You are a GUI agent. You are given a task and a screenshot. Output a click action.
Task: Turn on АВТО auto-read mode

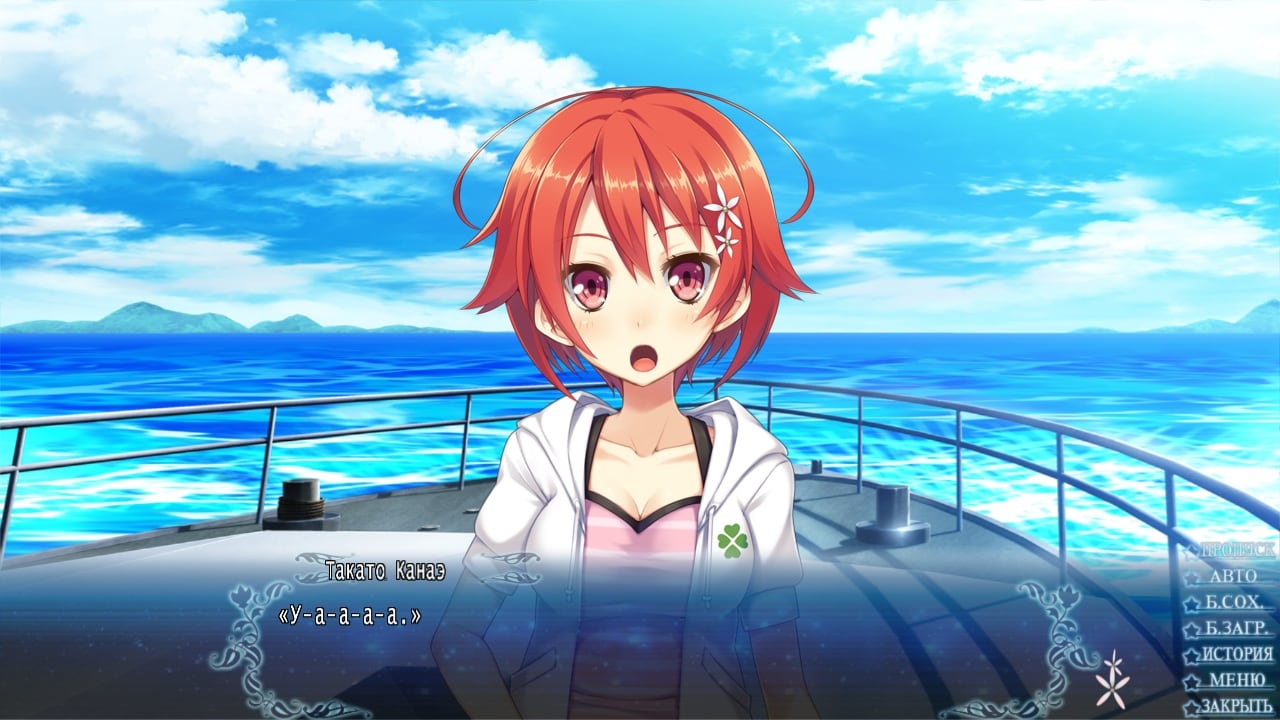pyautogui.click(x=1232, y=576)
